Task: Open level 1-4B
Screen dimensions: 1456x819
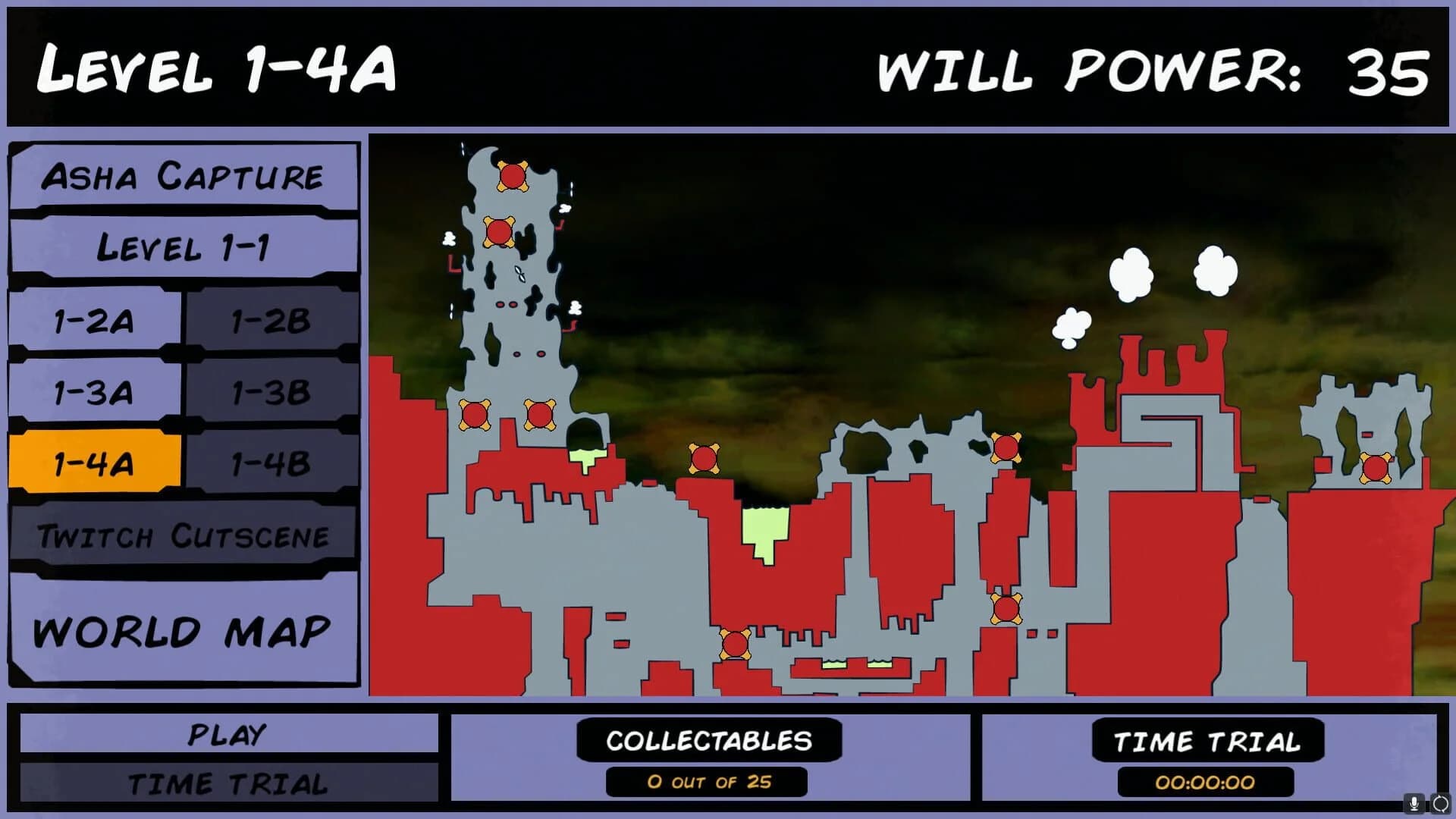Action: (x=269, y=463)
